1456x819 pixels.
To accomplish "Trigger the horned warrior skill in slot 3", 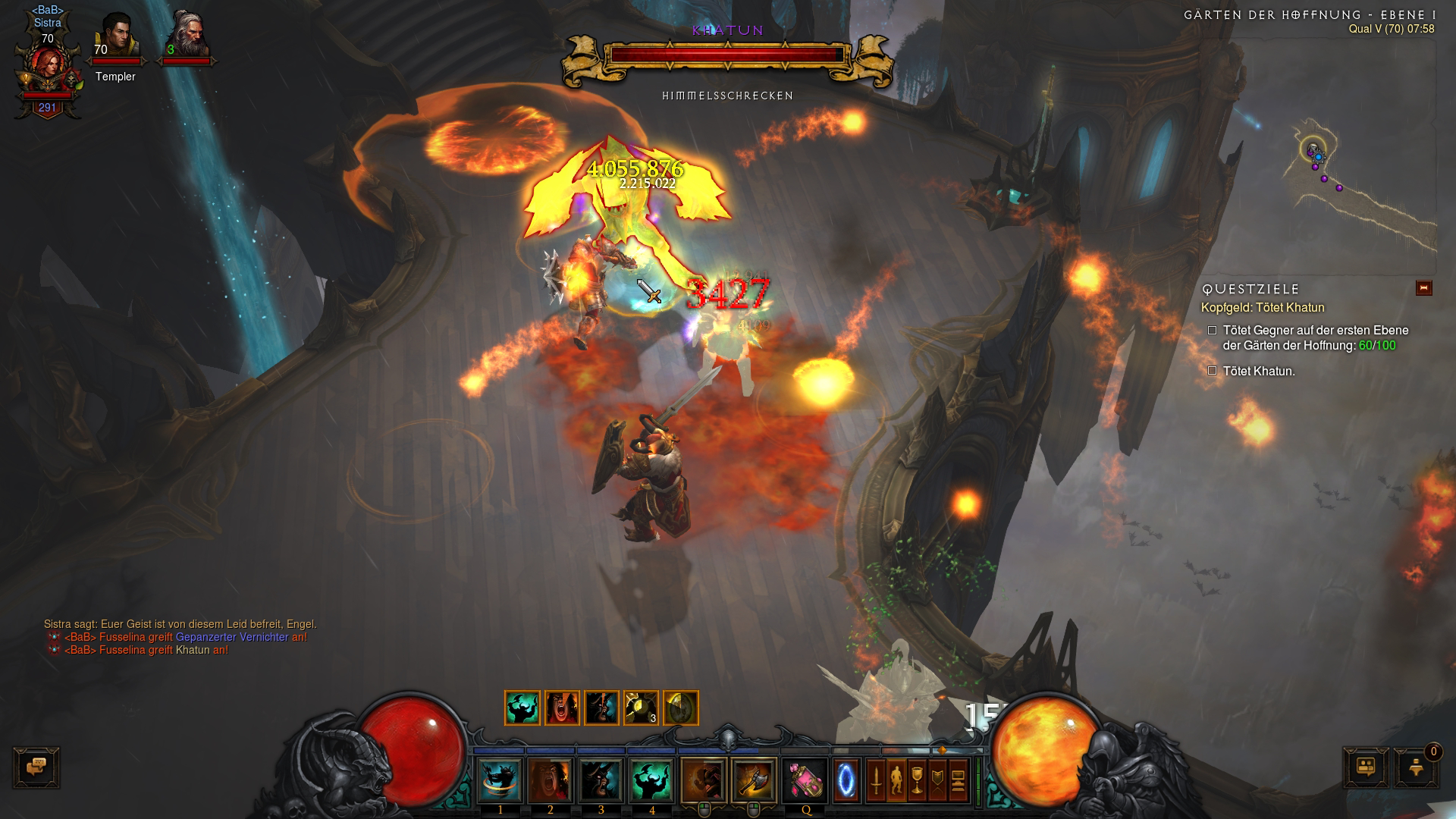I will 601,780.
